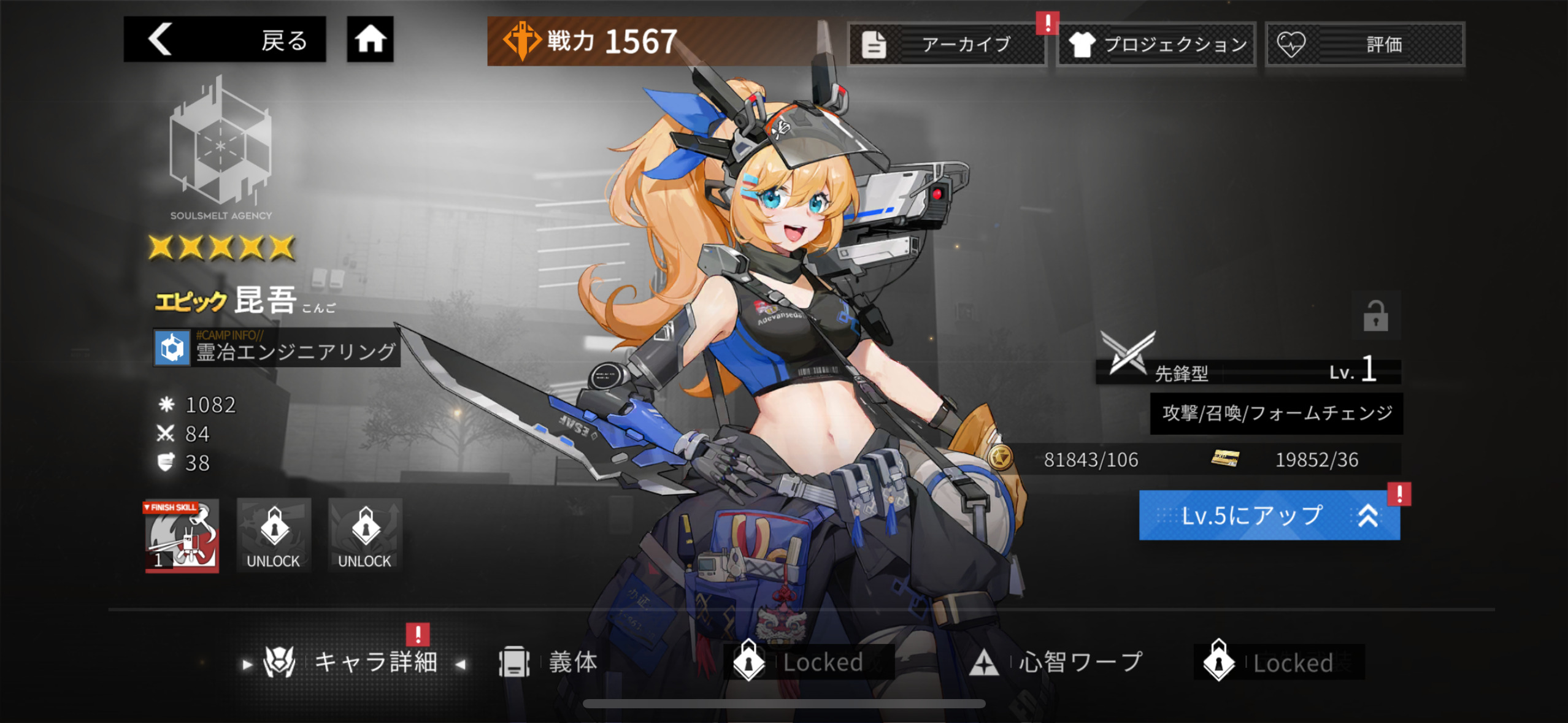The width and height of the screenshot is (1568, 723).
Task: Open the プロジェクション costume menu
Action: click(1156, 44)
